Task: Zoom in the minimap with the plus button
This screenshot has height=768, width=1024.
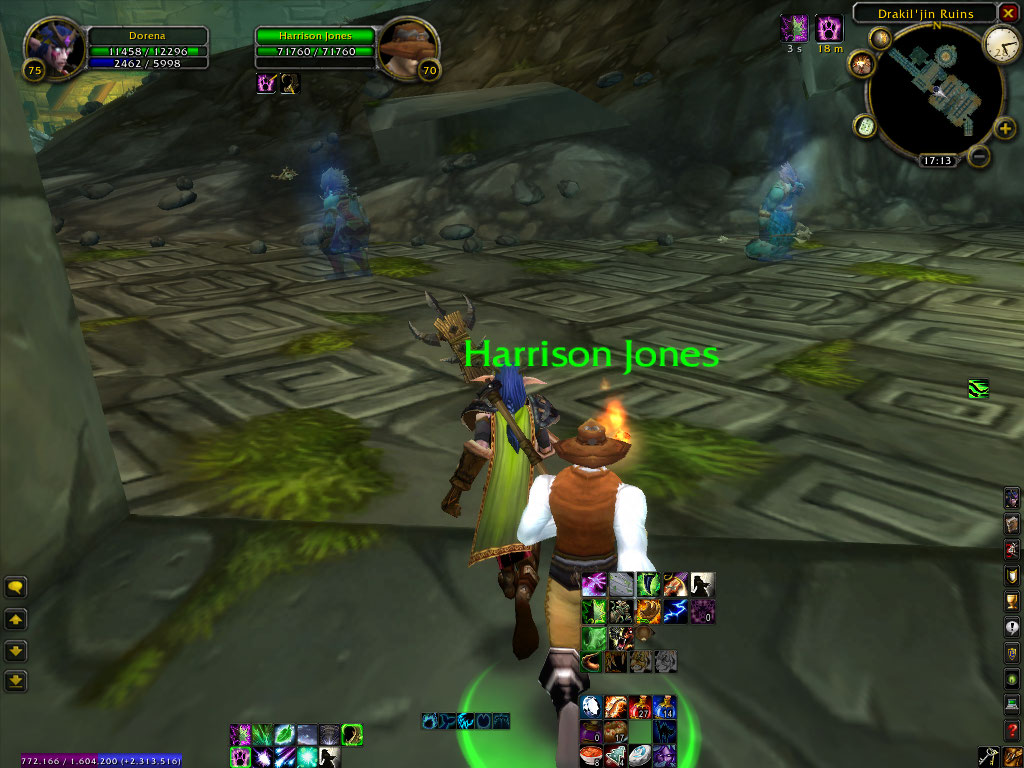Action: coord(1005,129)
